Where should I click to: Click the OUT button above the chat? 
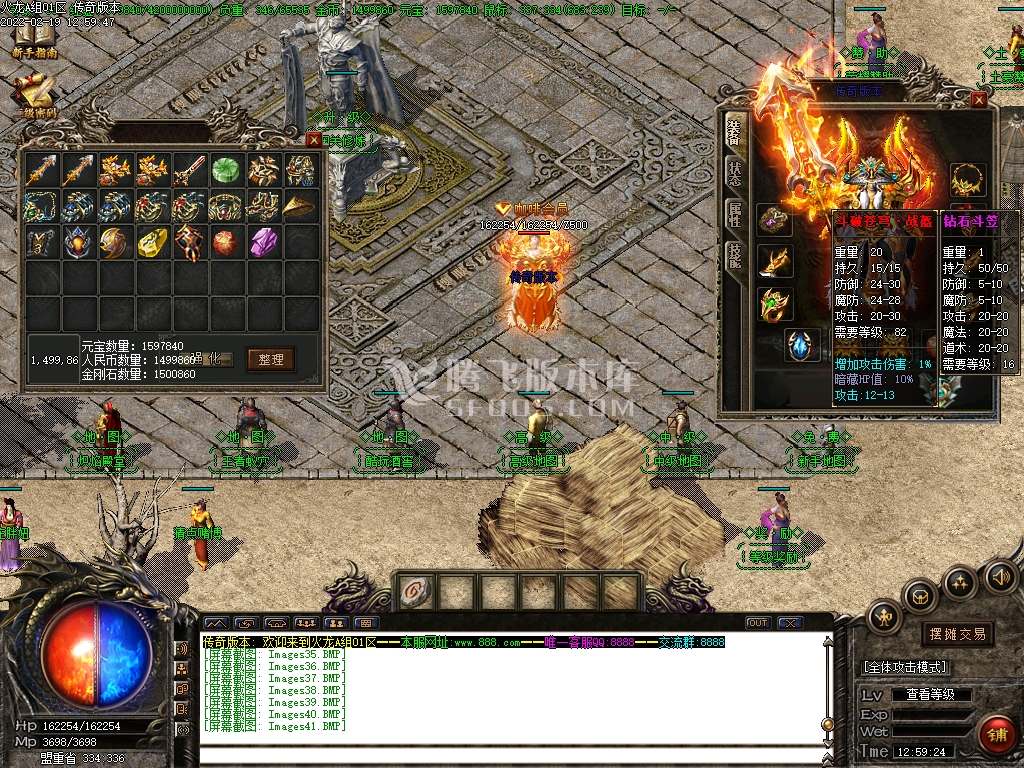coord(758,623)
